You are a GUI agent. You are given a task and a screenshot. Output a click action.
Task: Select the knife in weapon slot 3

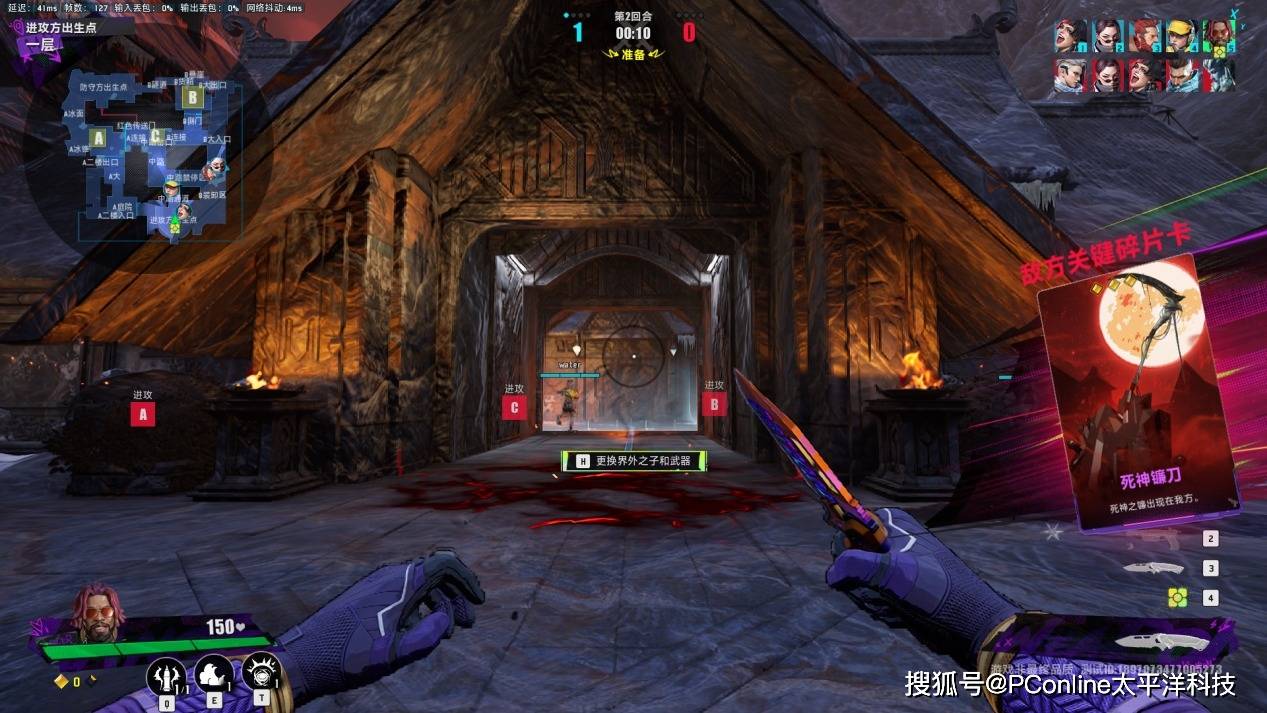(1152, 568)
